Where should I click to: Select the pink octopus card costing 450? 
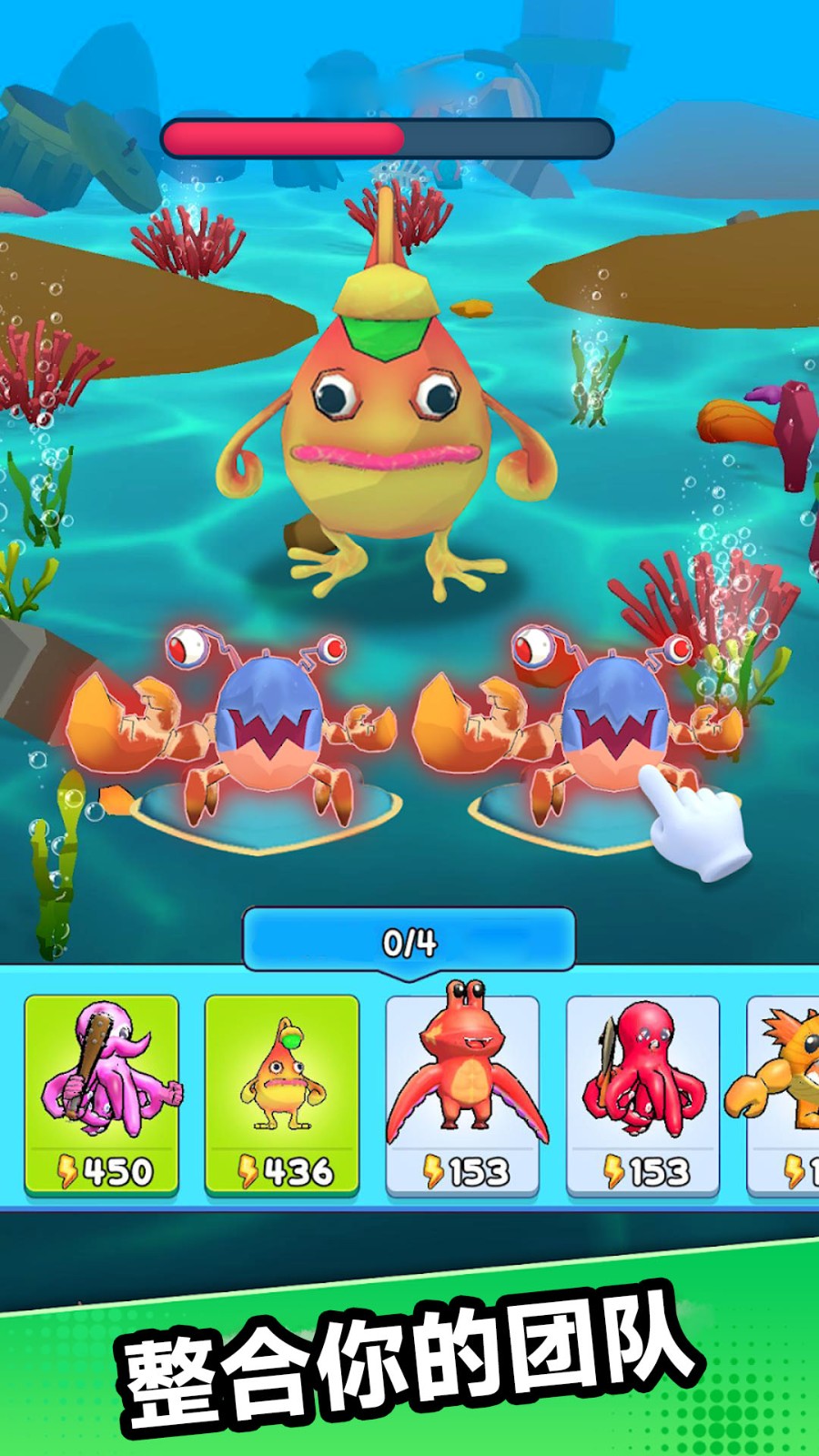coord(101,1094)
